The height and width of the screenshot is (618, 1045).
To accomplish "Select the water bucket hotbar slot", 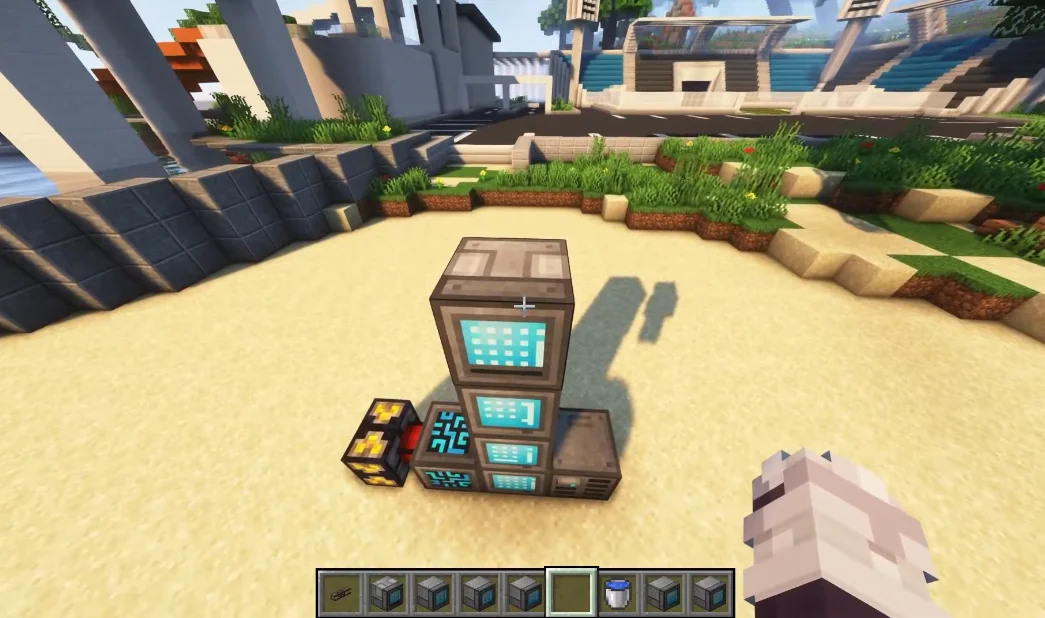I will click(618, 593).
